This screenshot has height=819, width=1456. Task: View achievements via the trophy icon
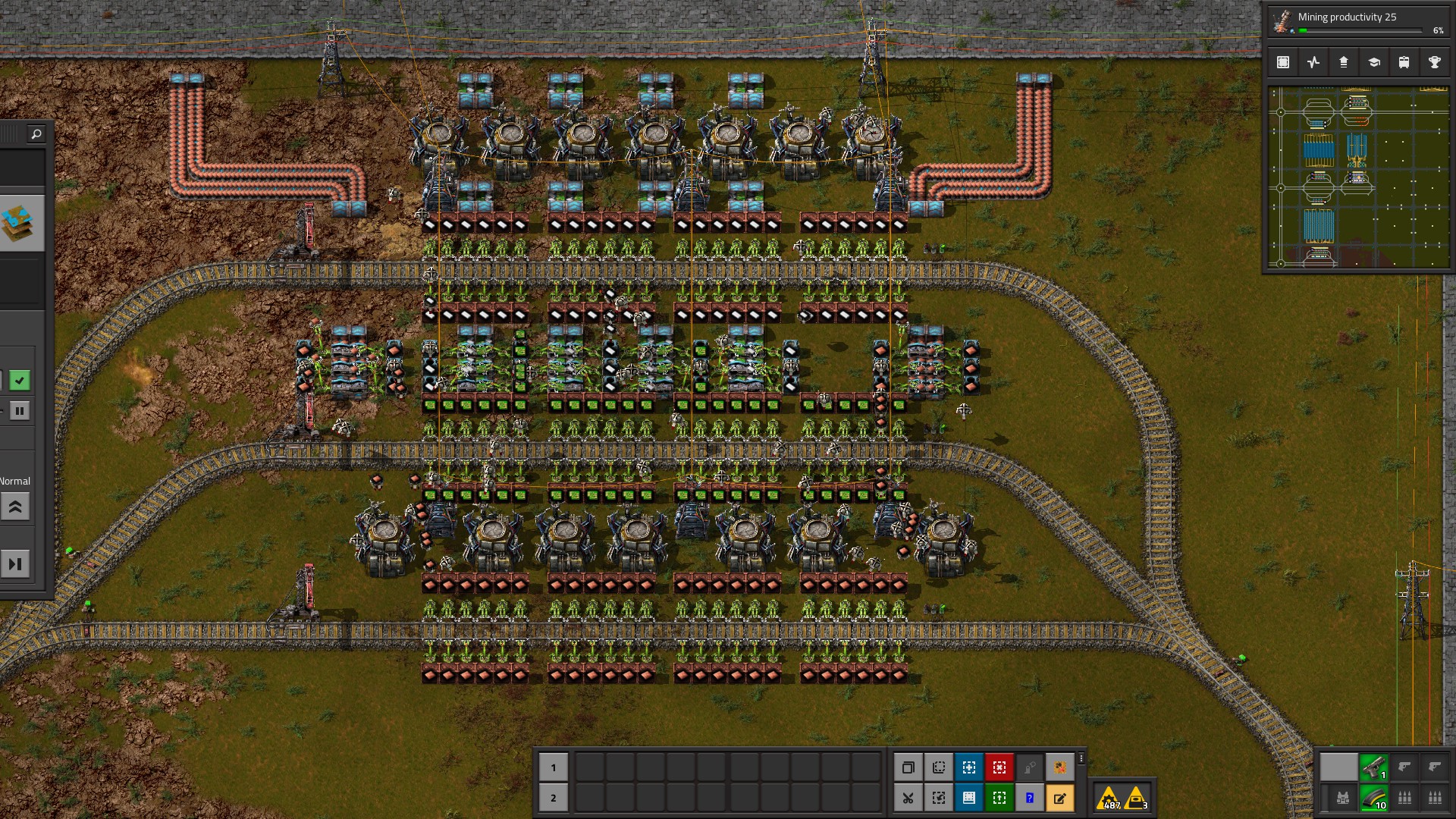point(1435,62)
